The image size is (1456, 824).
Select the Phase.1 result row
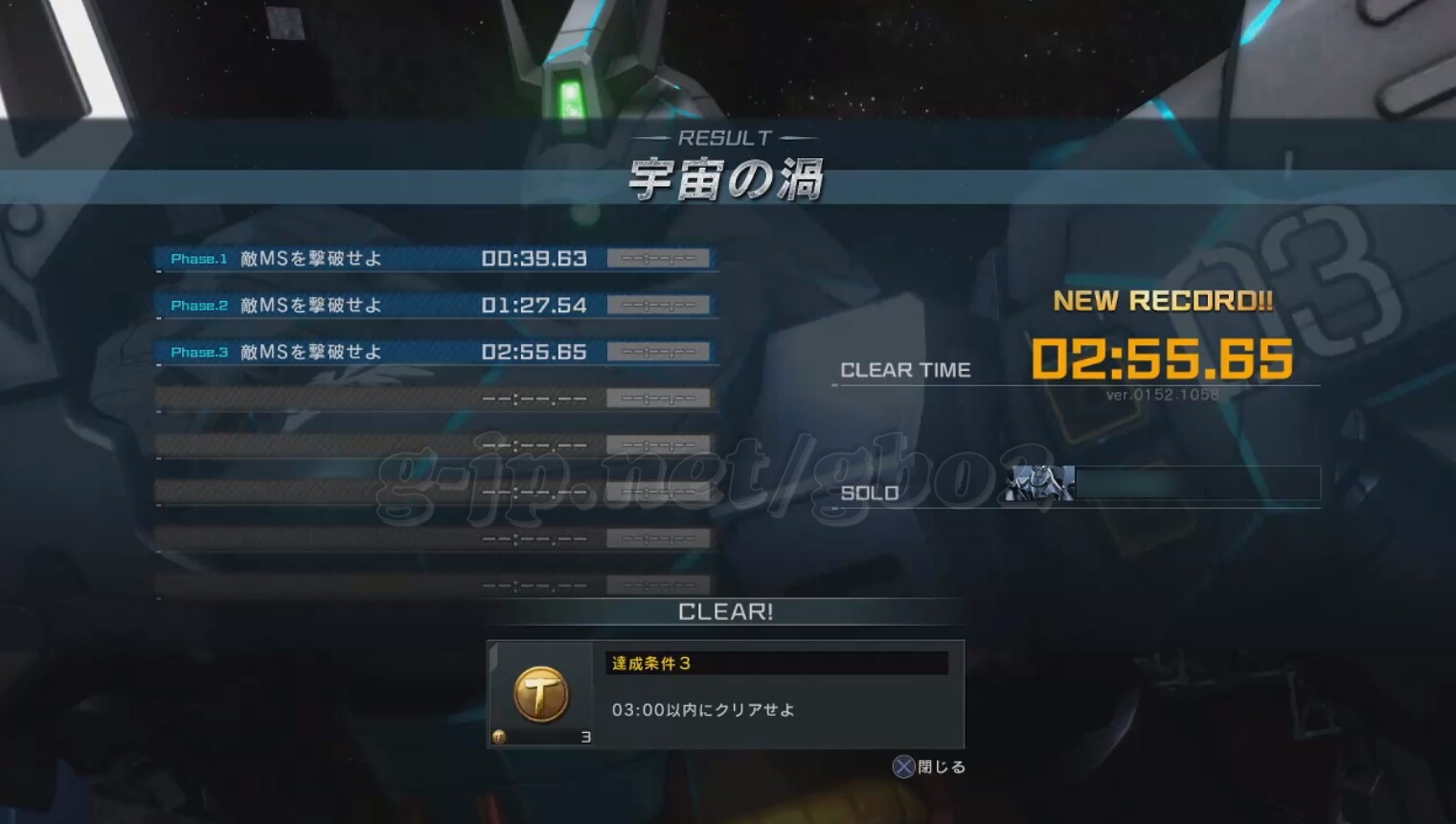pos(436,259)
